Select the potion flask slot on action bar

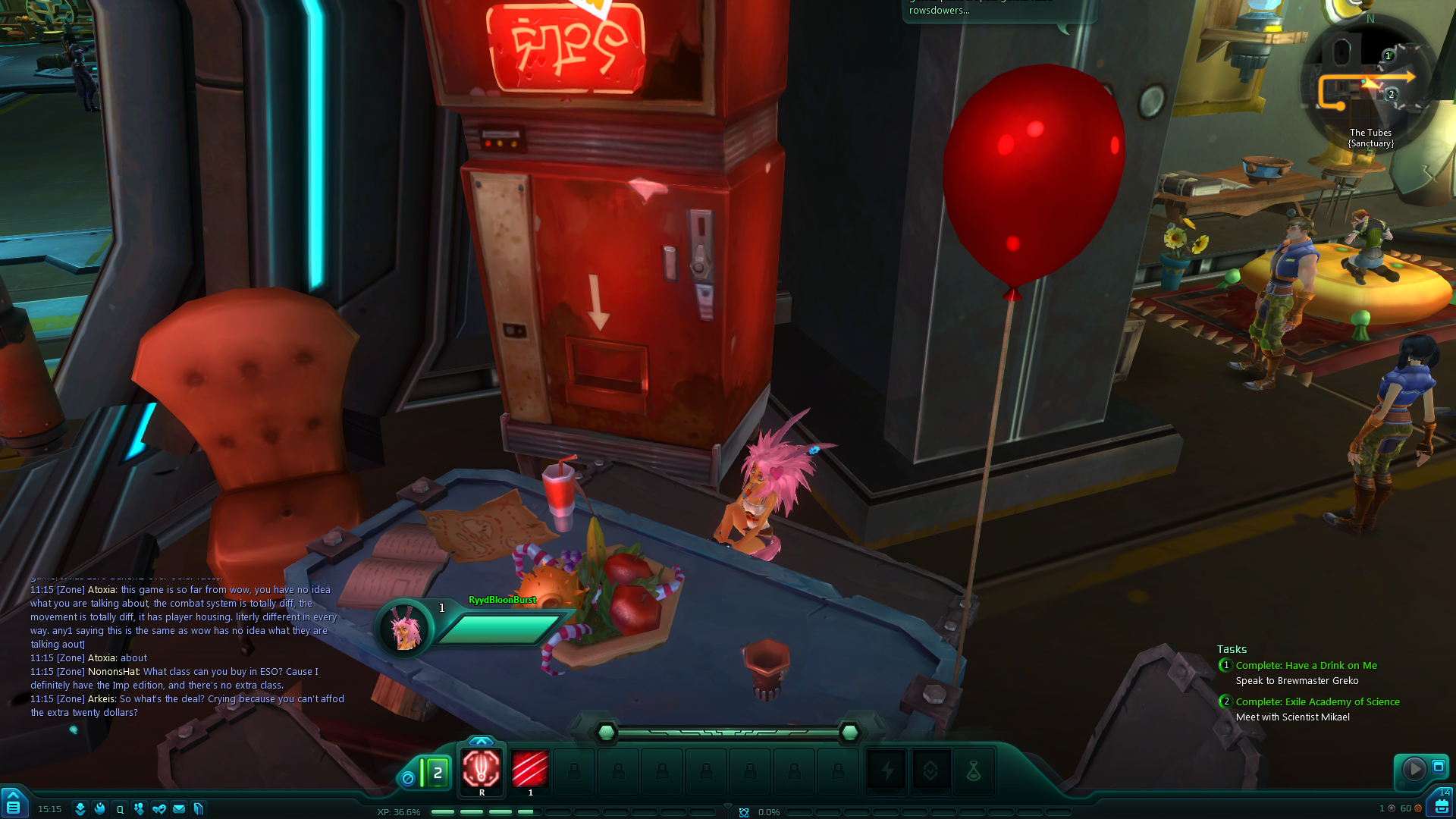tap(974, 772)
